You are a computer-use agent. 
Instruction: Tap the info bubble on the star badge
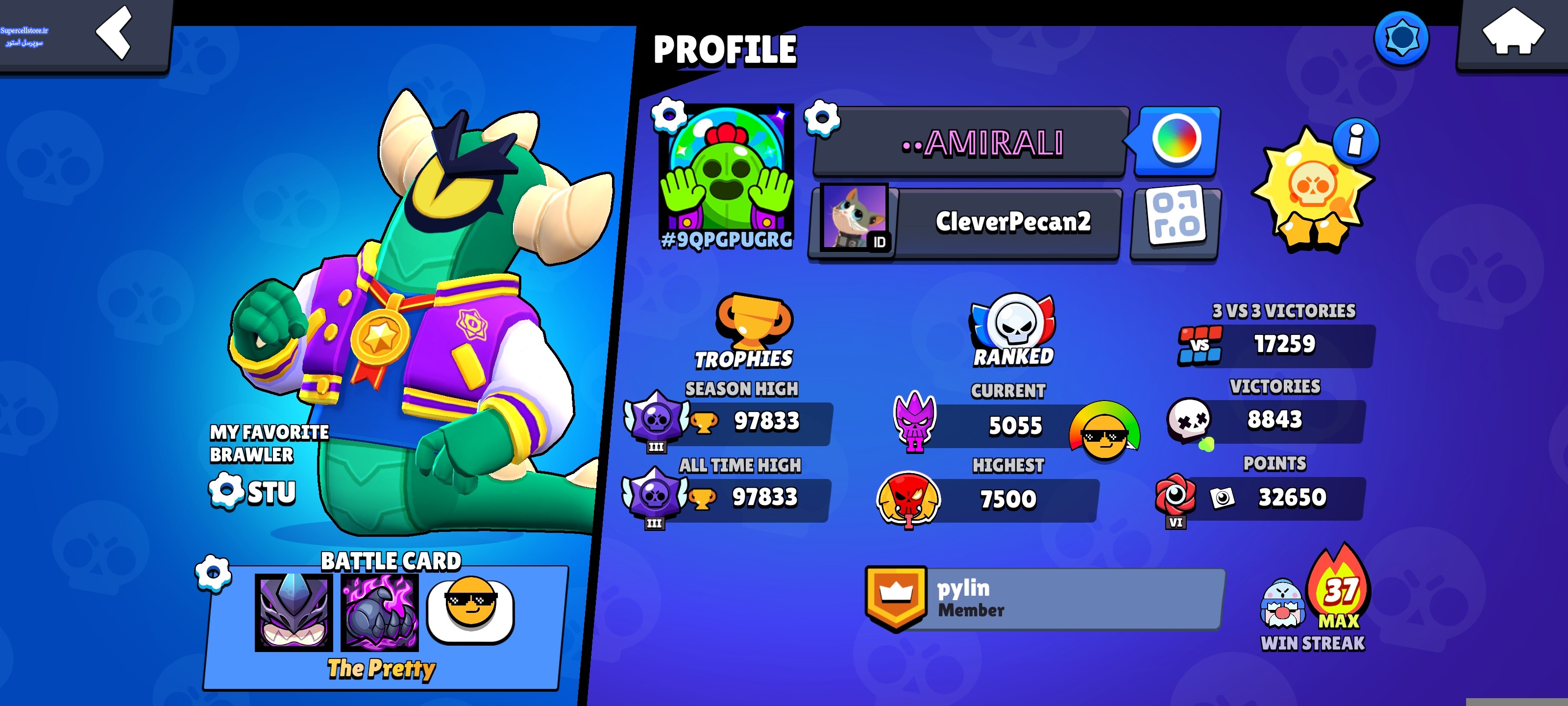pos(1355,141)
